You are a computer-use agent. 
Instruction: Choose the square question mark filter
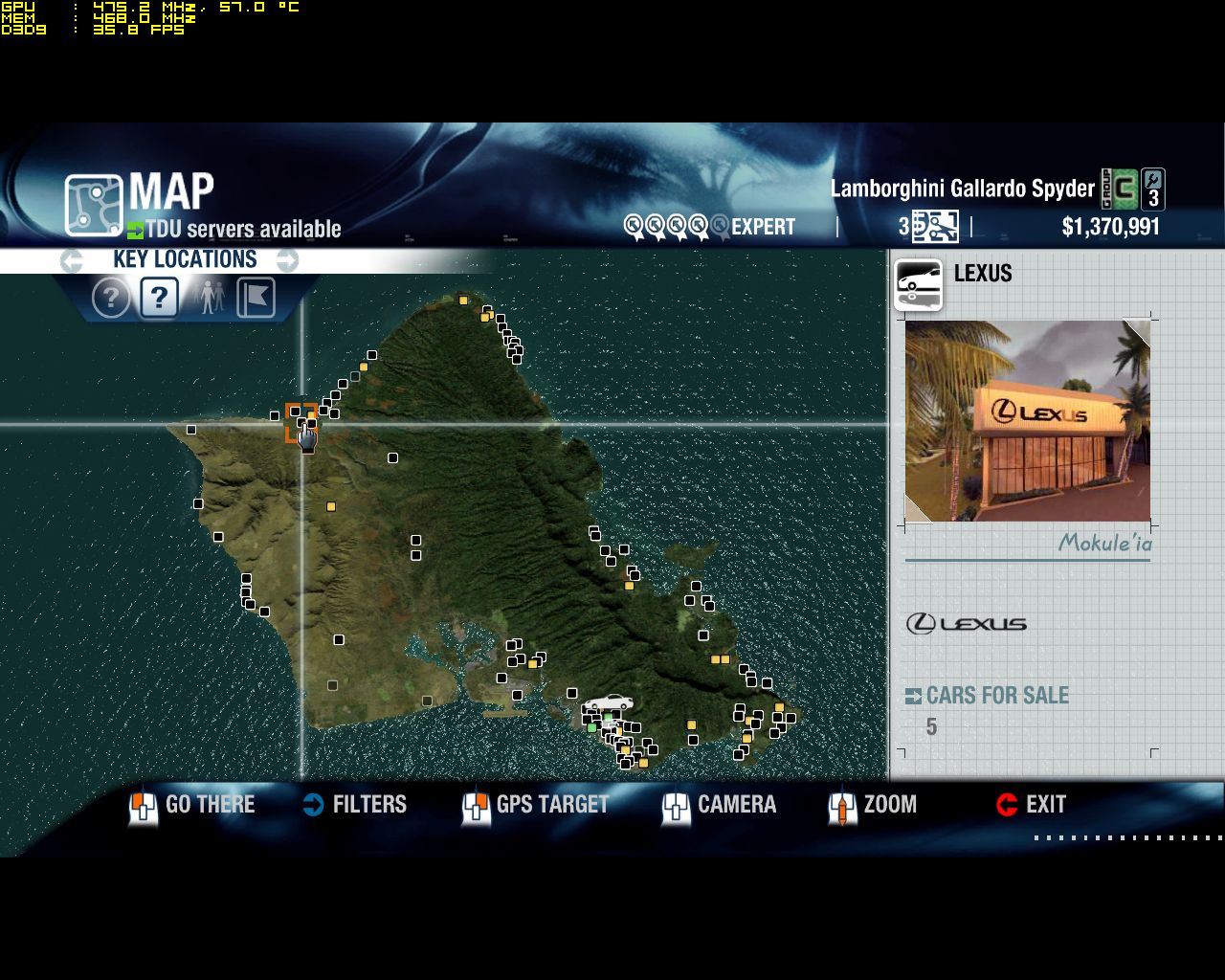[159, 299]
